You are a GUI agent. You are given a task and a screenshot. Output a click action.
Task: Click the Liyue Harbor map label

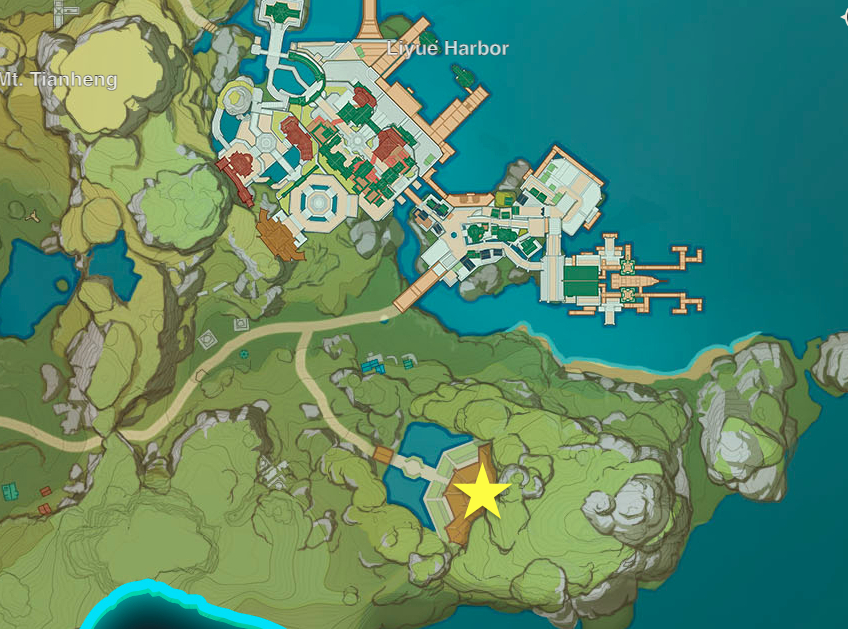click(448, 48)
